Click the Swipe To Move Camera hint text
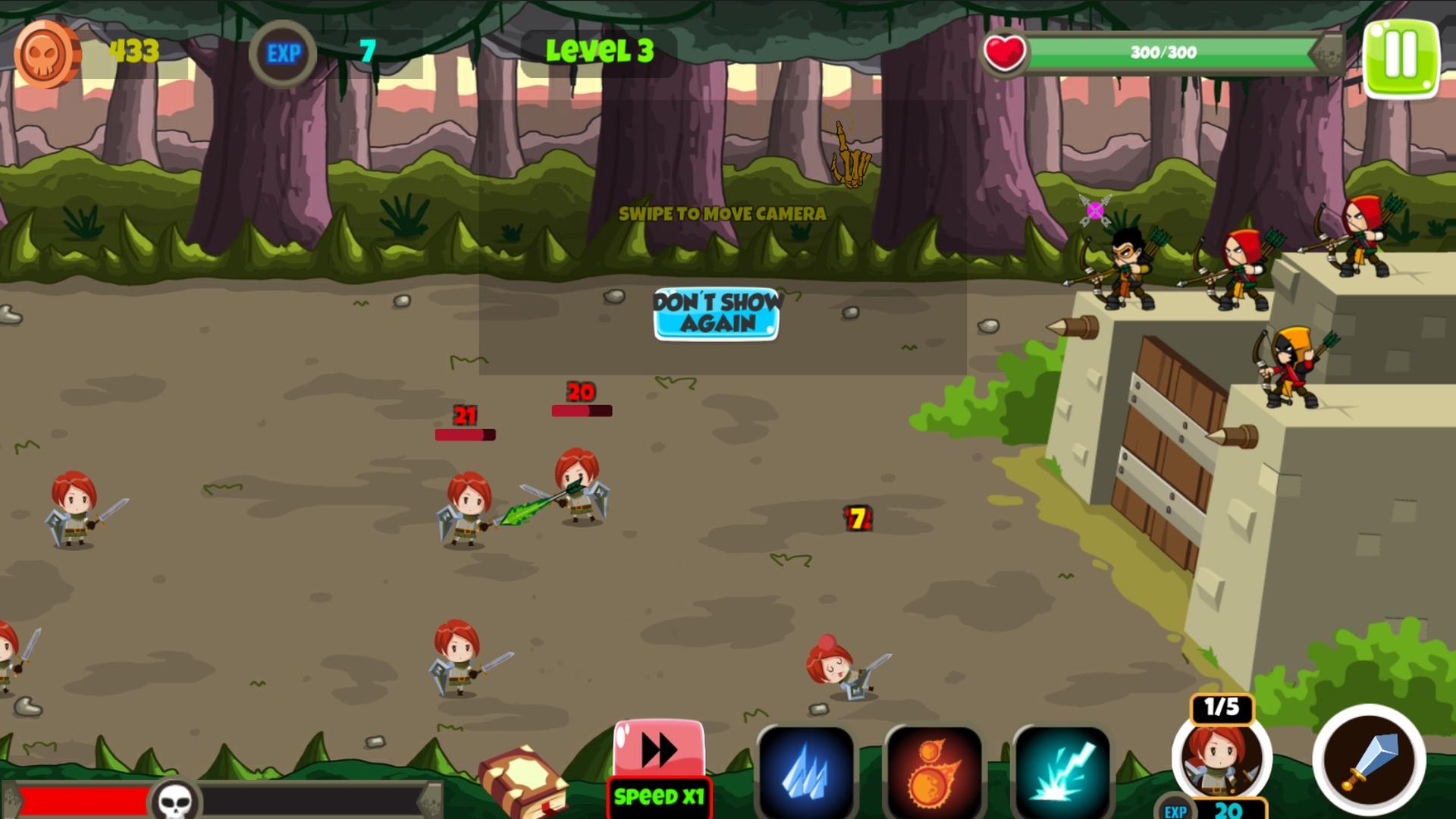 click(720, 214)
